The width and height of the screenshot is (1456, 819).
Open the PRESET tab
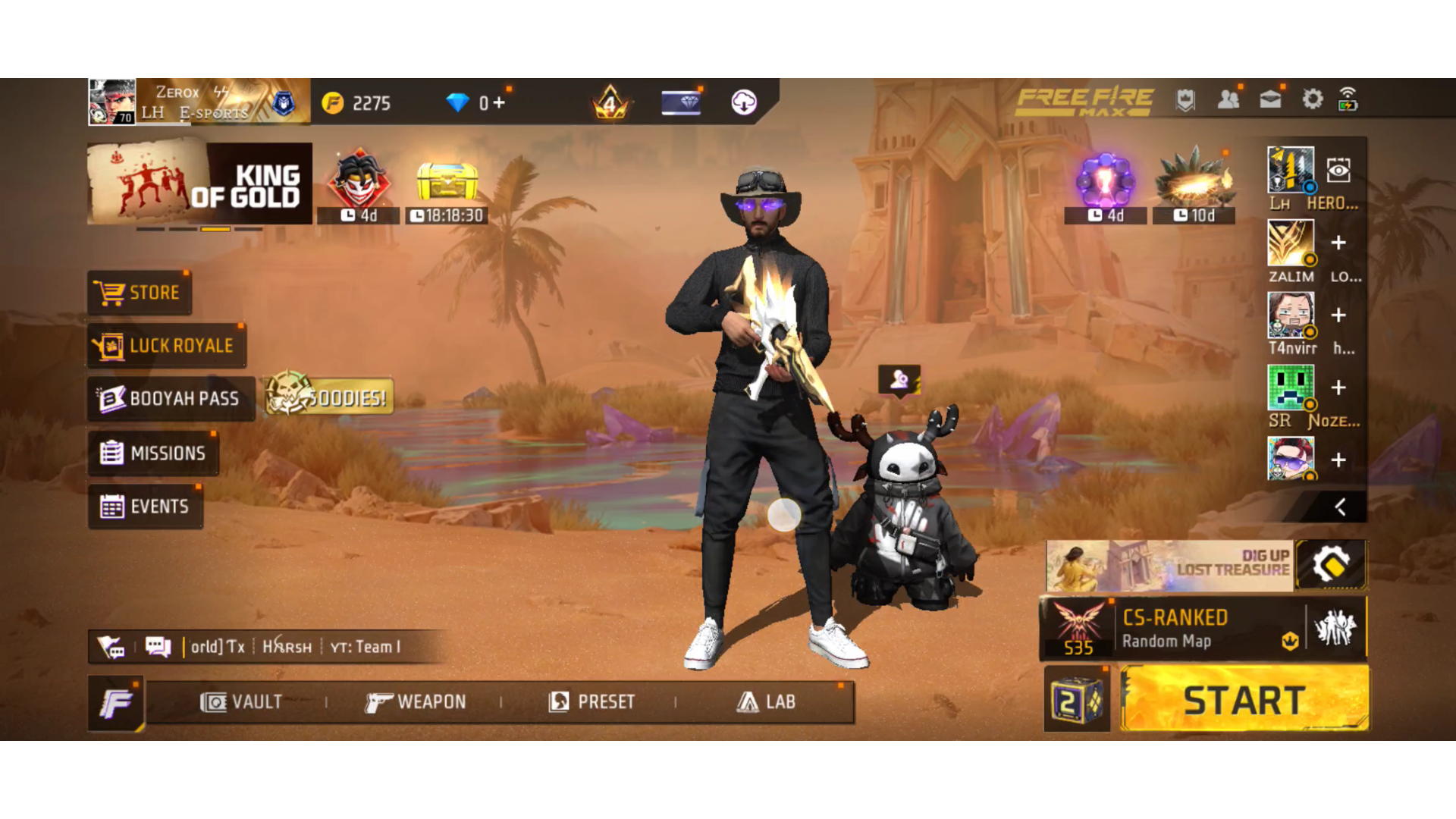(591, 702)
